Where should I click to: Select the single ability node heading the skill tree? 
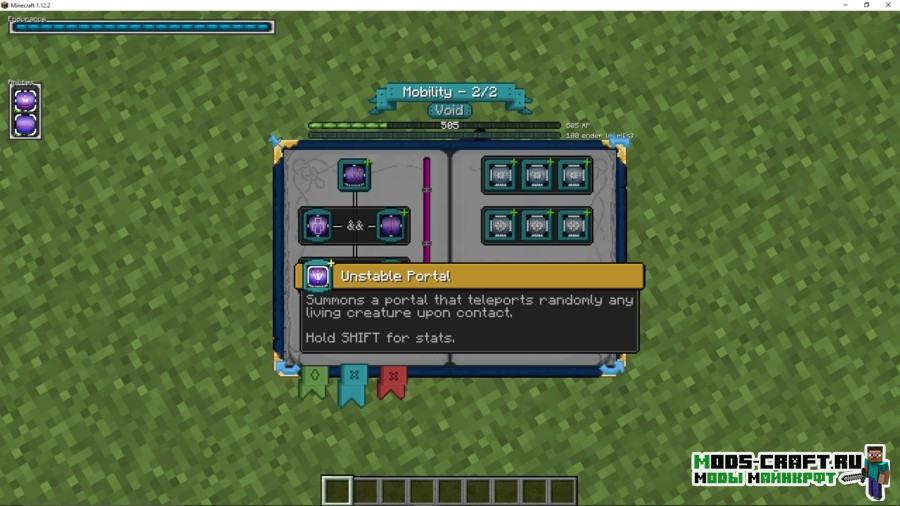tap(354, 175)
